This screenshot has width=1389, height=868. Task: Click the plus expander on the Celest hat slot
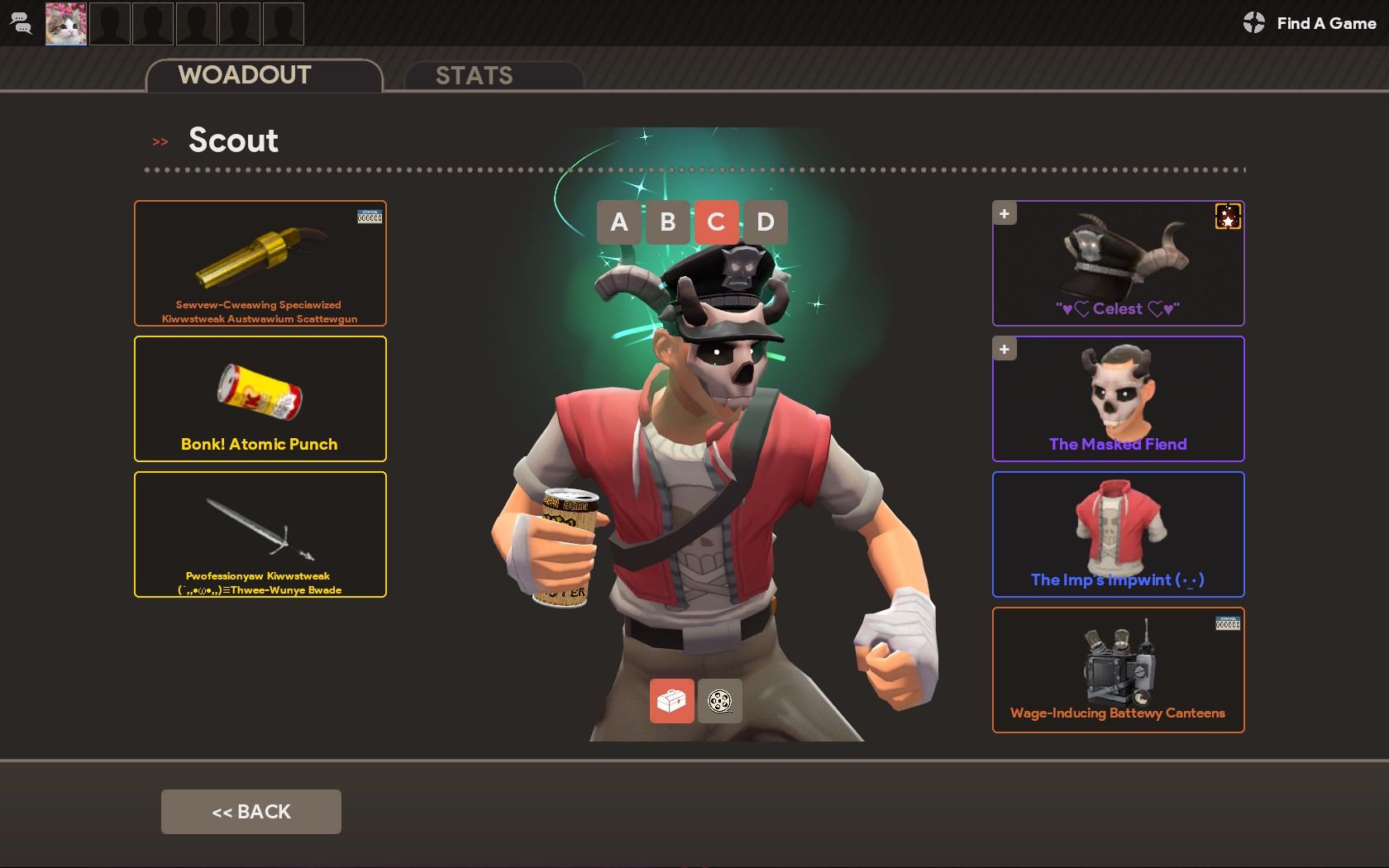[x=1004, y=212]
